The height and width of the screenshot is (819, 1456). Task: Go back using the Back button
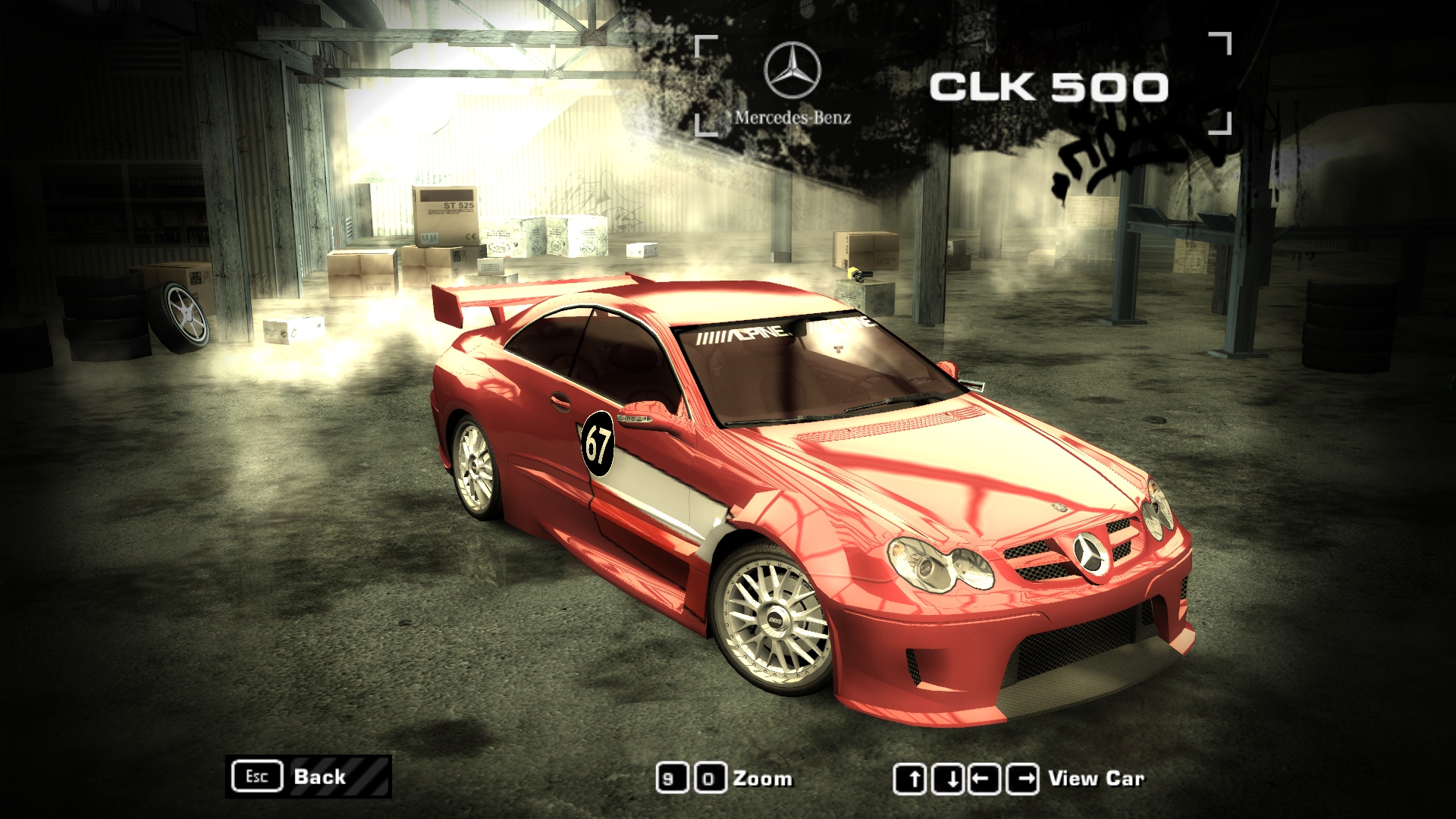pos(309,777)
